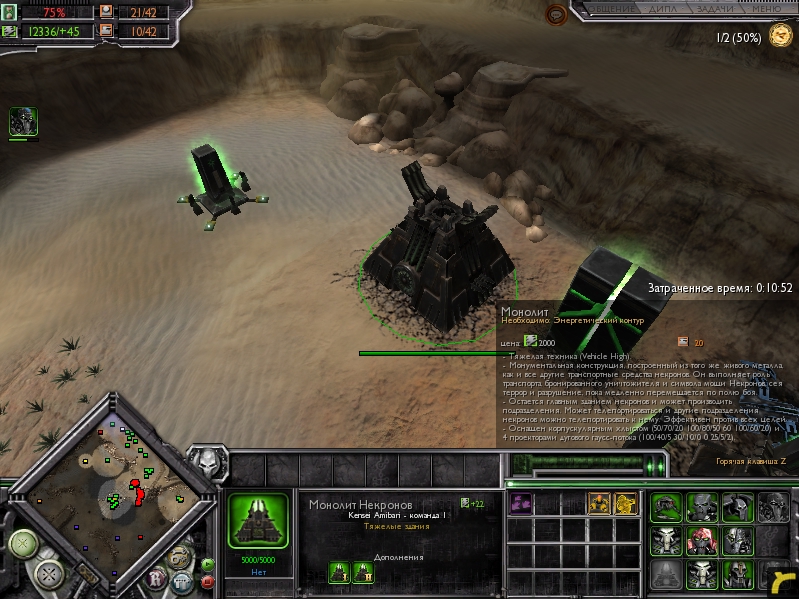Click the round R button beside the minimap
799x599 pixels.
(x=156, y=577)
